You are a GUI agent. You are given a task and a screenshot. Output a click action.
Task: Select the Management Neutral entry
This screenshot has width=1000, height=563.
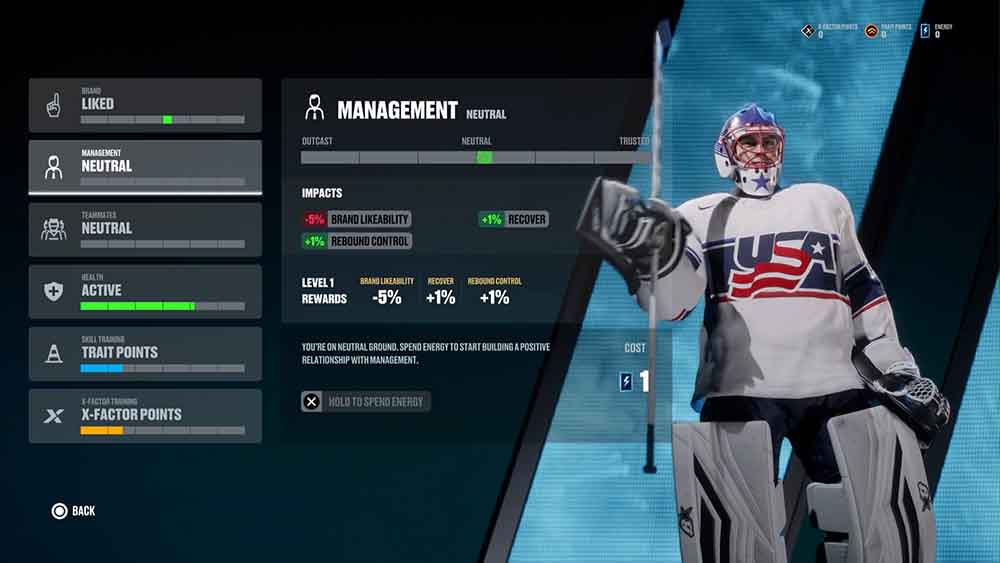pyautogui.click(x=145, y=166)
